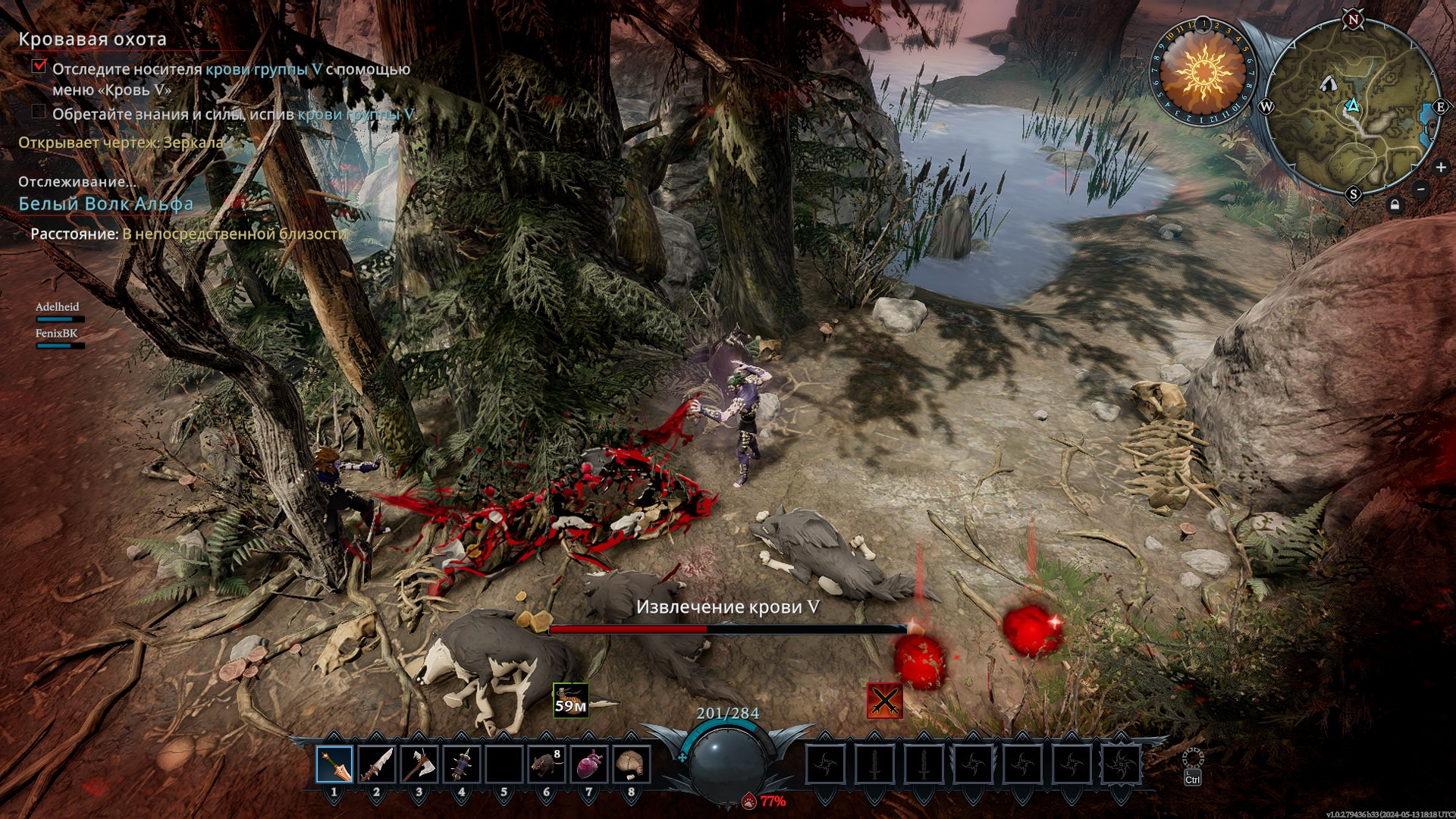Open the Кровавая охота quest tracker
This screenshot has width=1456, height=819.
(93, 39)
